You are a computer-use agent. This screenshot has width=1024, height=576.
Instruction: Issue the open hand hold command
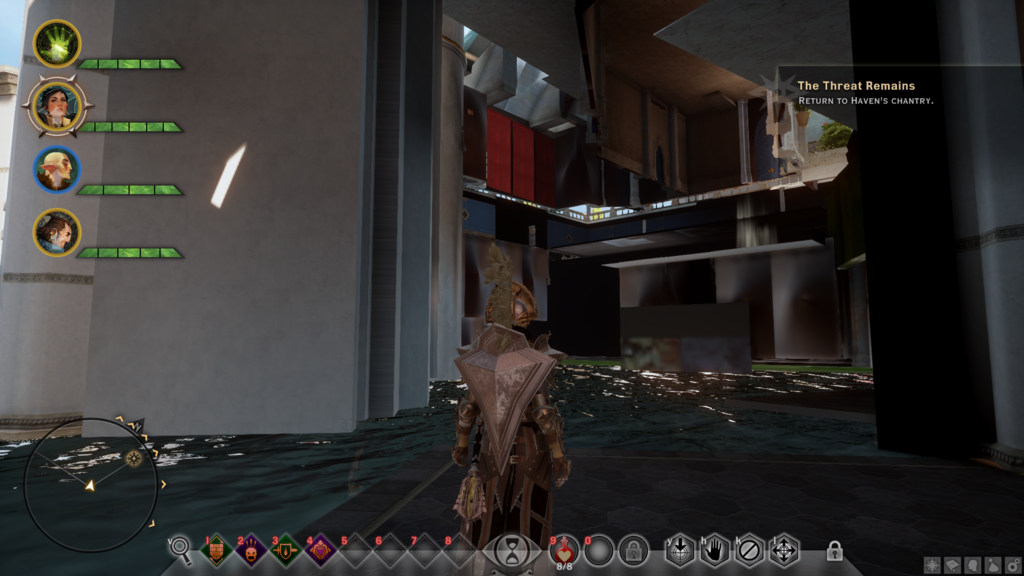coord(714,549)
